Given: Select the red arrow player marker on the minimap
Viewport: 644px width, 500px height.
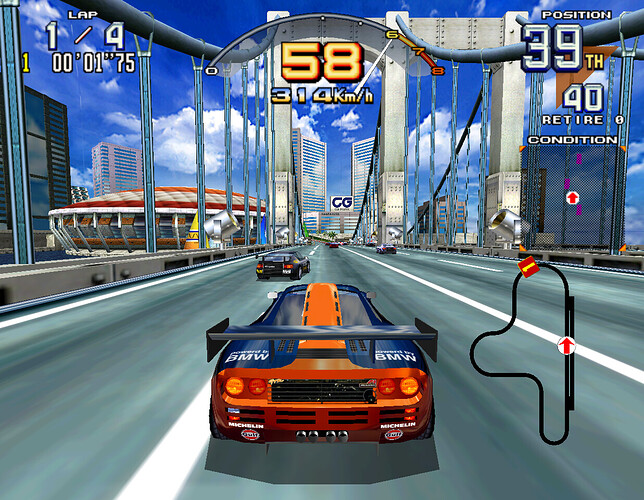Looking at the screenshot, I should (566, 346).
